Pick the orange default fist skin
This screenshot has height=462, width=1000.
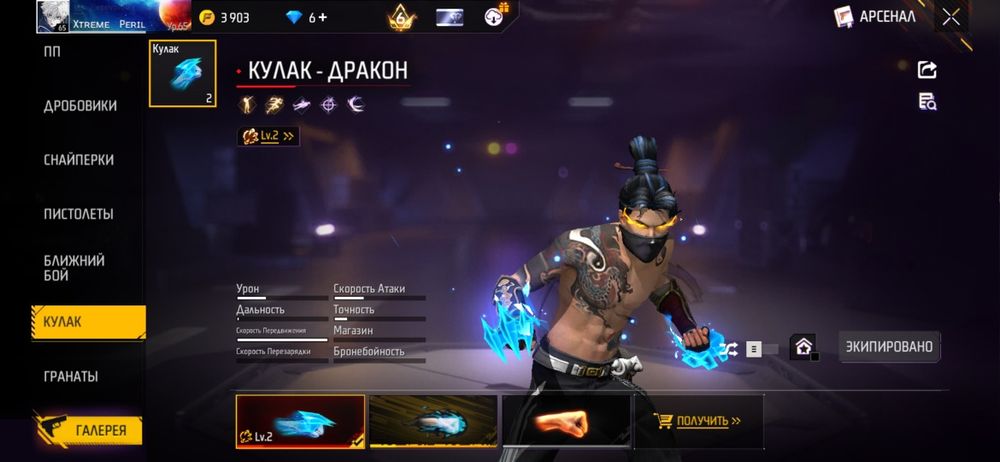[x=566, y=421]
